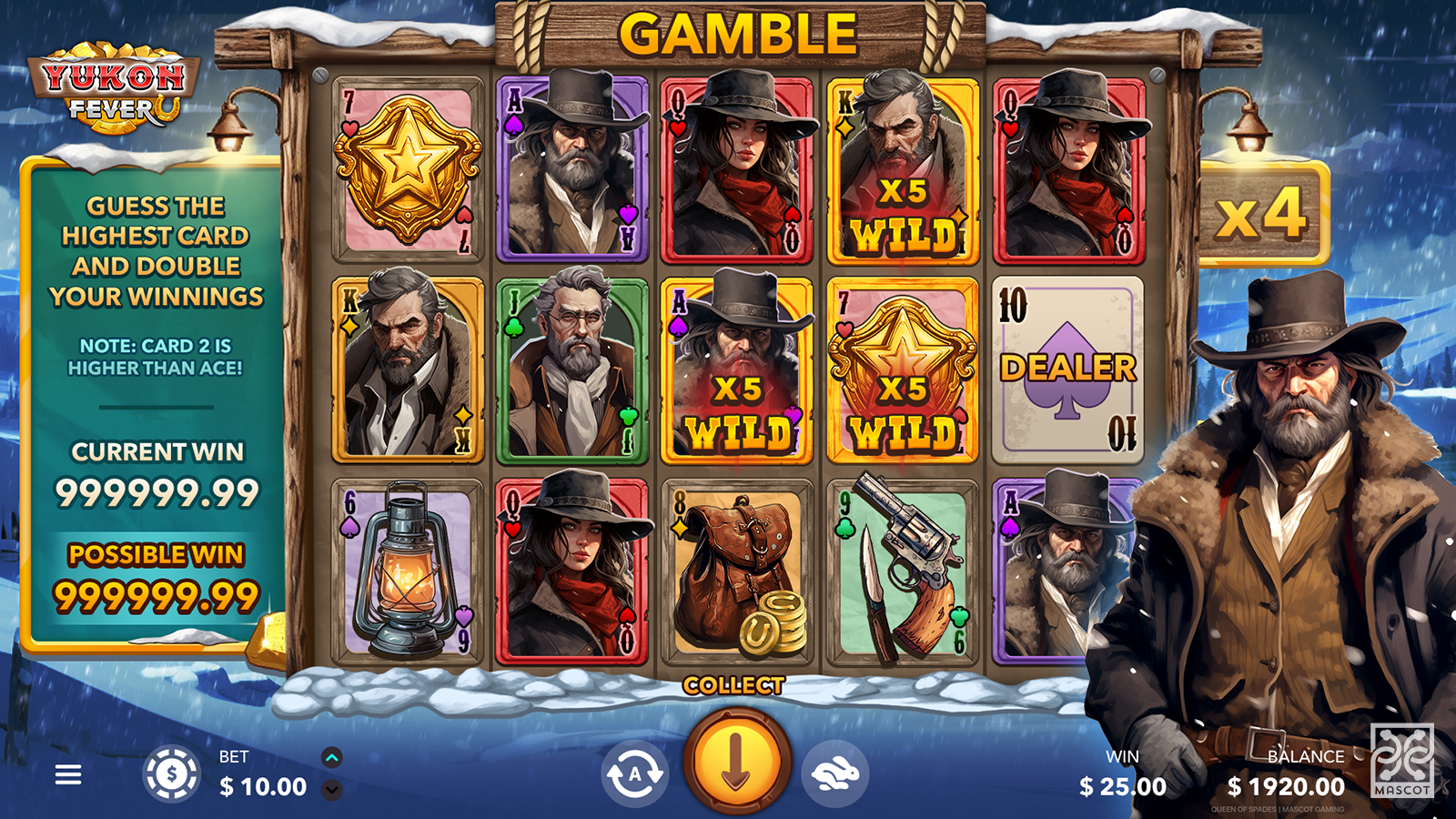The width and height of the screenshot is (1456, 819).
Task: Select the 10 of spades Dealer card
Action: (1067, 369)
